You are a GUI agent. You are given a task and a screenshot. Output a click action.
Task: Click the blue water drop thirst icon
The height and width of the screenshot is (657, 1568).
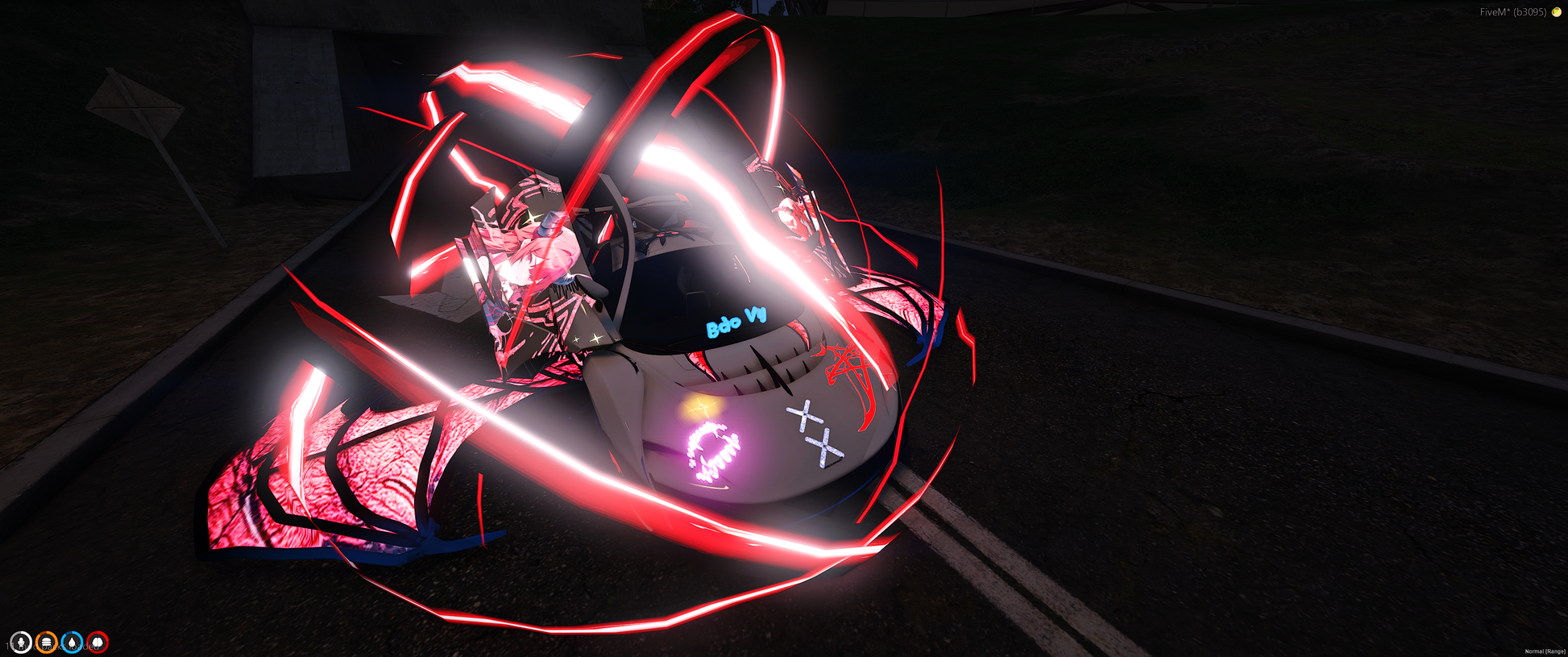tap(73, 642)
